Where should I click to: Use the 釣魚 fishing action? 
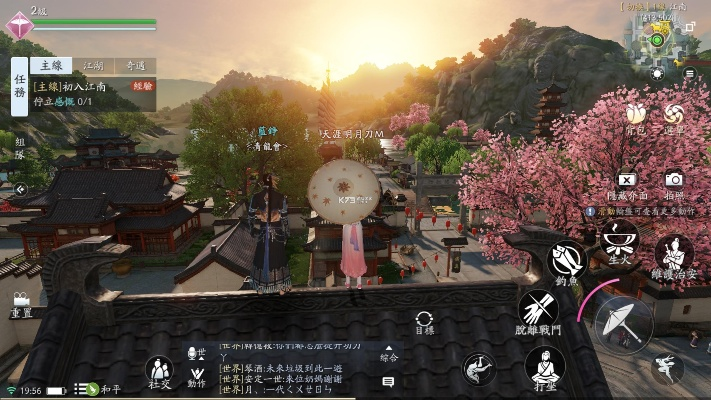[x=567, y=264]
